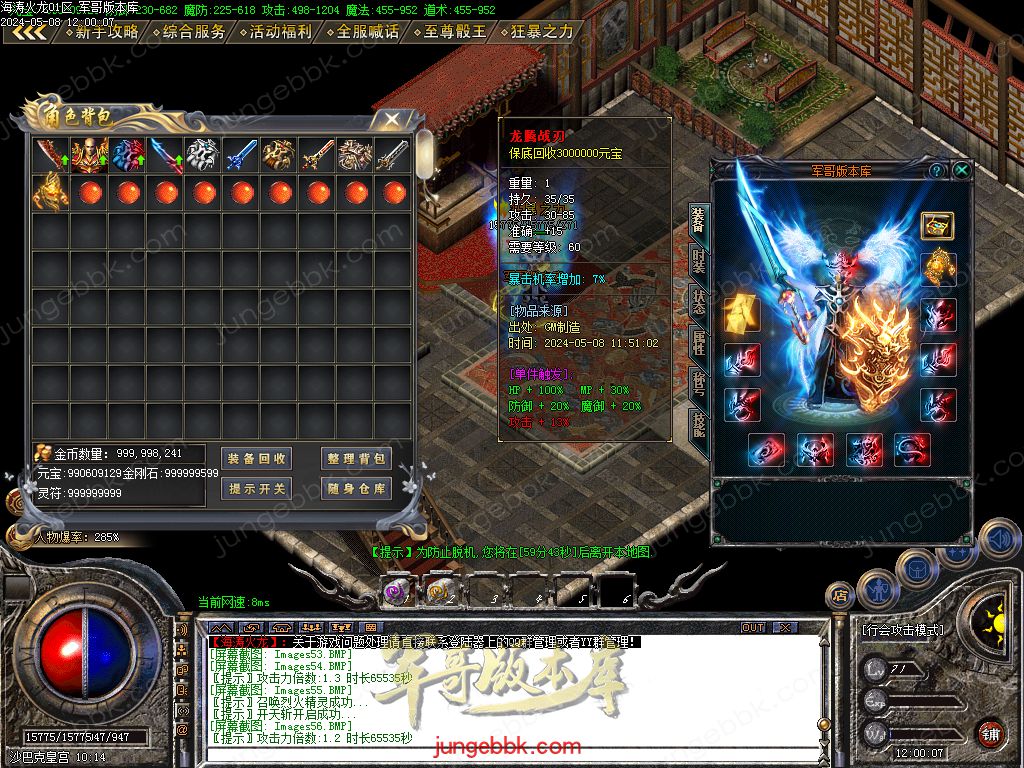This screenshot has height=768, width=1024.
Task: Click the question mark help button
Action: (937, 170)
